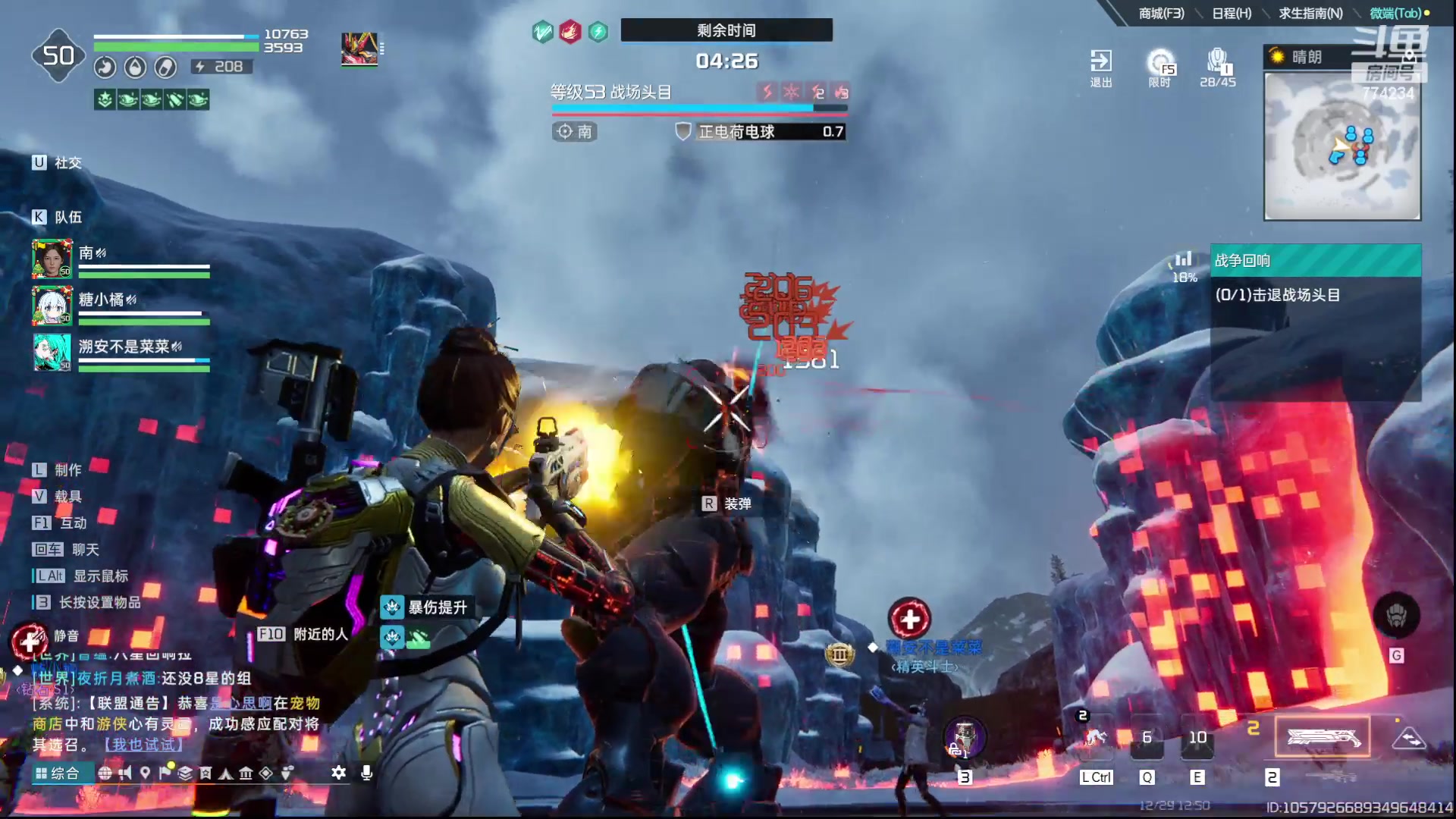Open the 日程 schedule menu
Screen dimensions: 1456x819
[x=1232, y=13]
